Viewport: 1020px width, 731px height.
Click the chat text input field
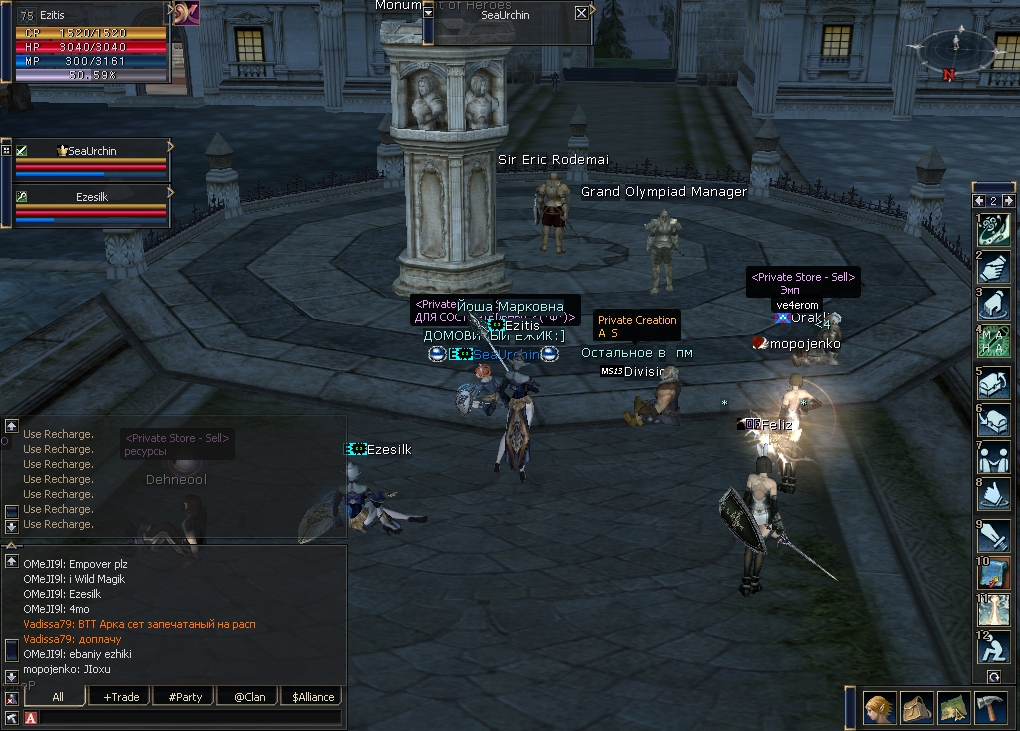coord(190,717)
